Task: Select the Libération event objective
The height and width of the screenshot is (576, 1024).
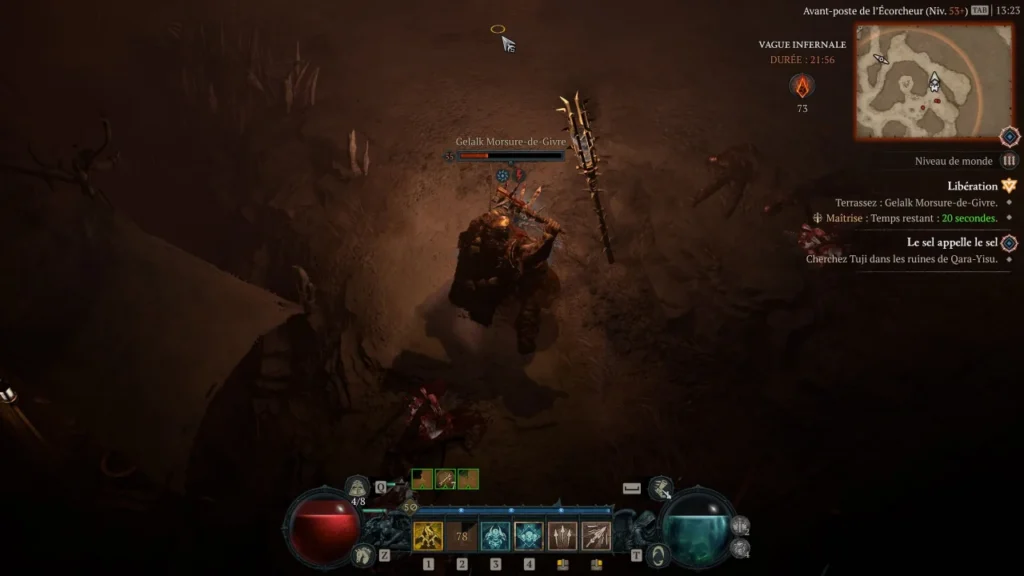Action: [972, 186]
